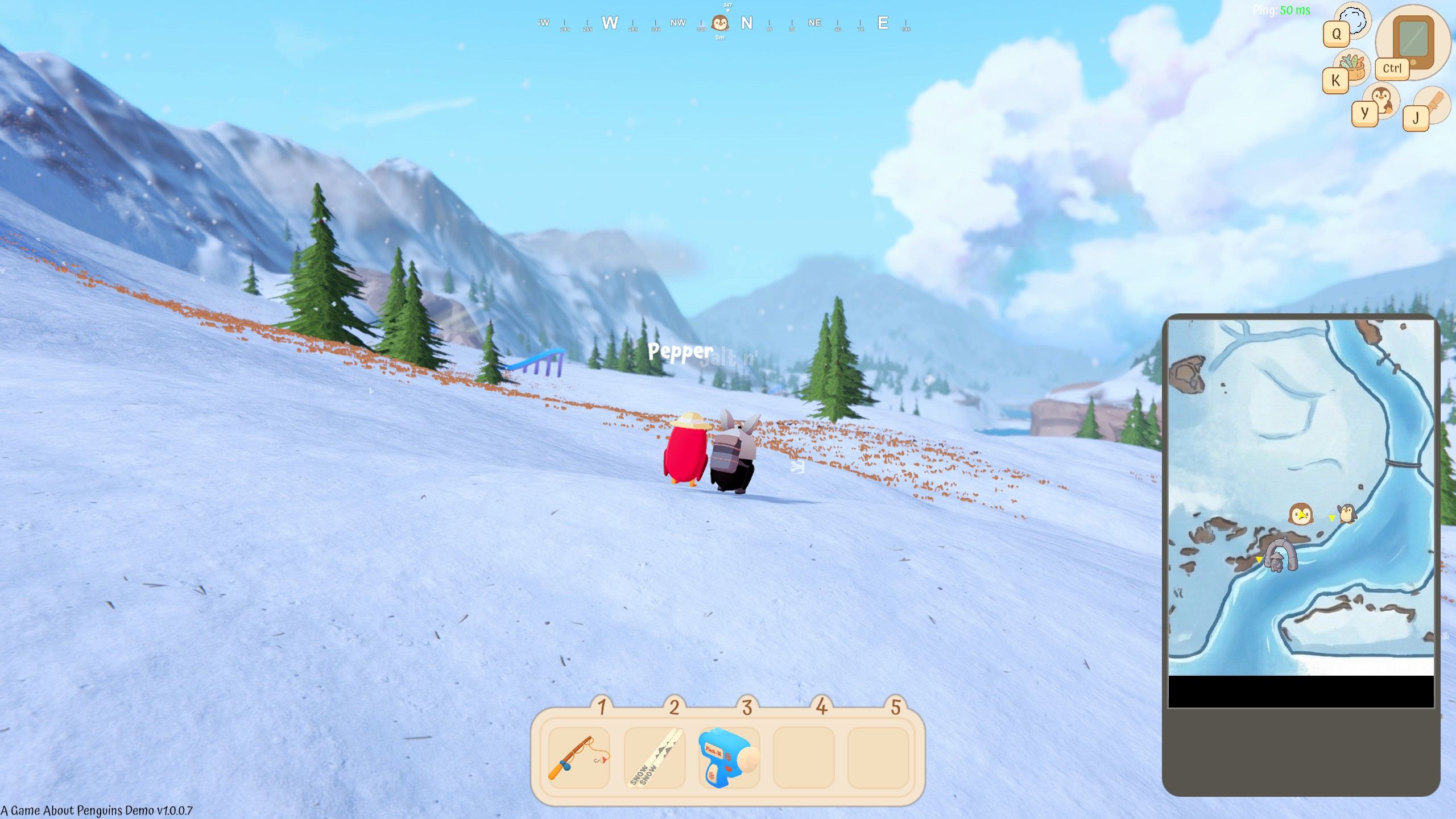
Task: Equip the Snow skis from the hotbar
Action: tap(655, 758)
